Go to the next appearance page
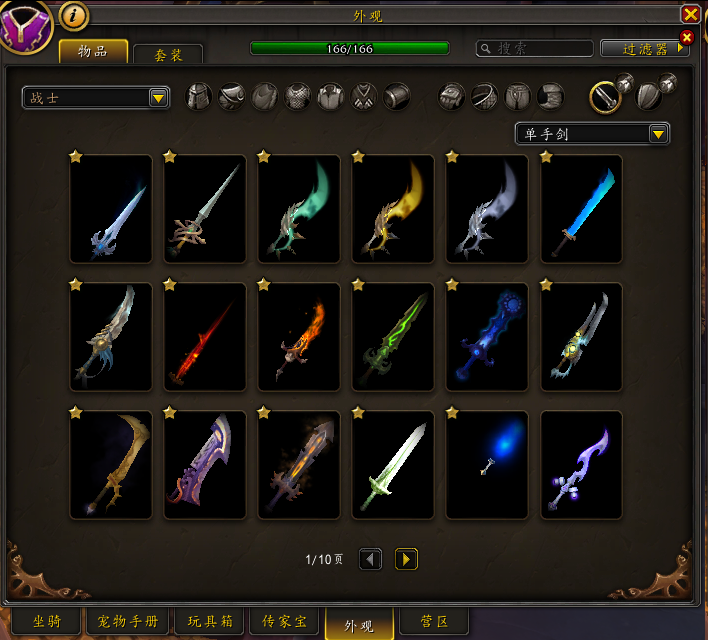The height and width of the screenshot is (640, 708). 406,559
